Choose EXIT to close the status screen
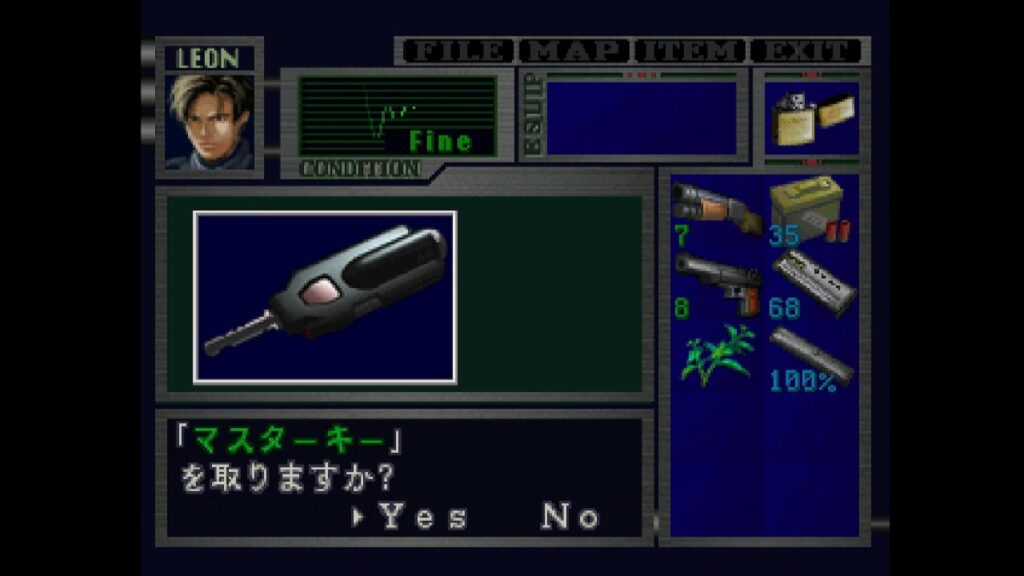Viewport: 1024px width, 576px height. [806, 51]
